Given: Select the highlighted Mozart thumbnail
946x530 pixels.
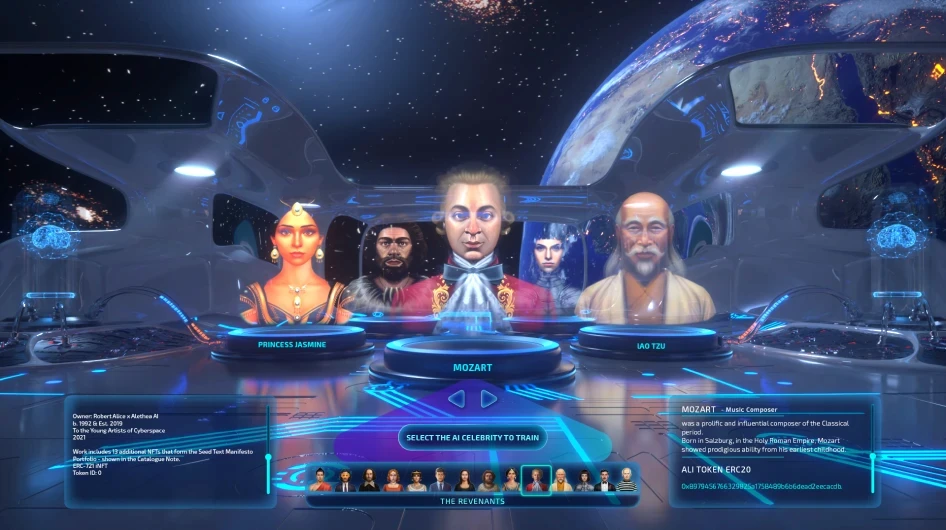Looking at the screenshot, I should click(536, 480).
